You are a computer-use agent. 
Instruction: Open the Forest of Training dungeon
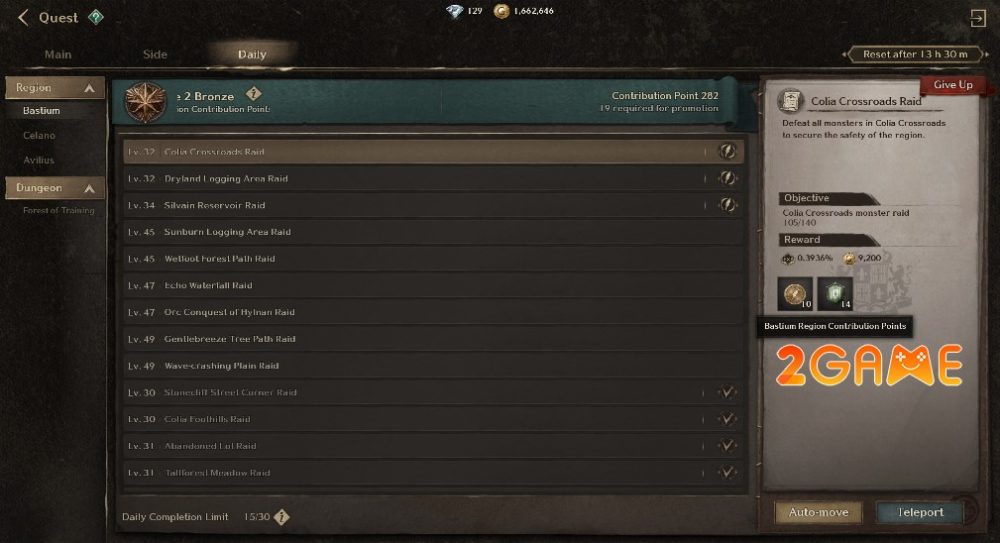coord(59,210)
